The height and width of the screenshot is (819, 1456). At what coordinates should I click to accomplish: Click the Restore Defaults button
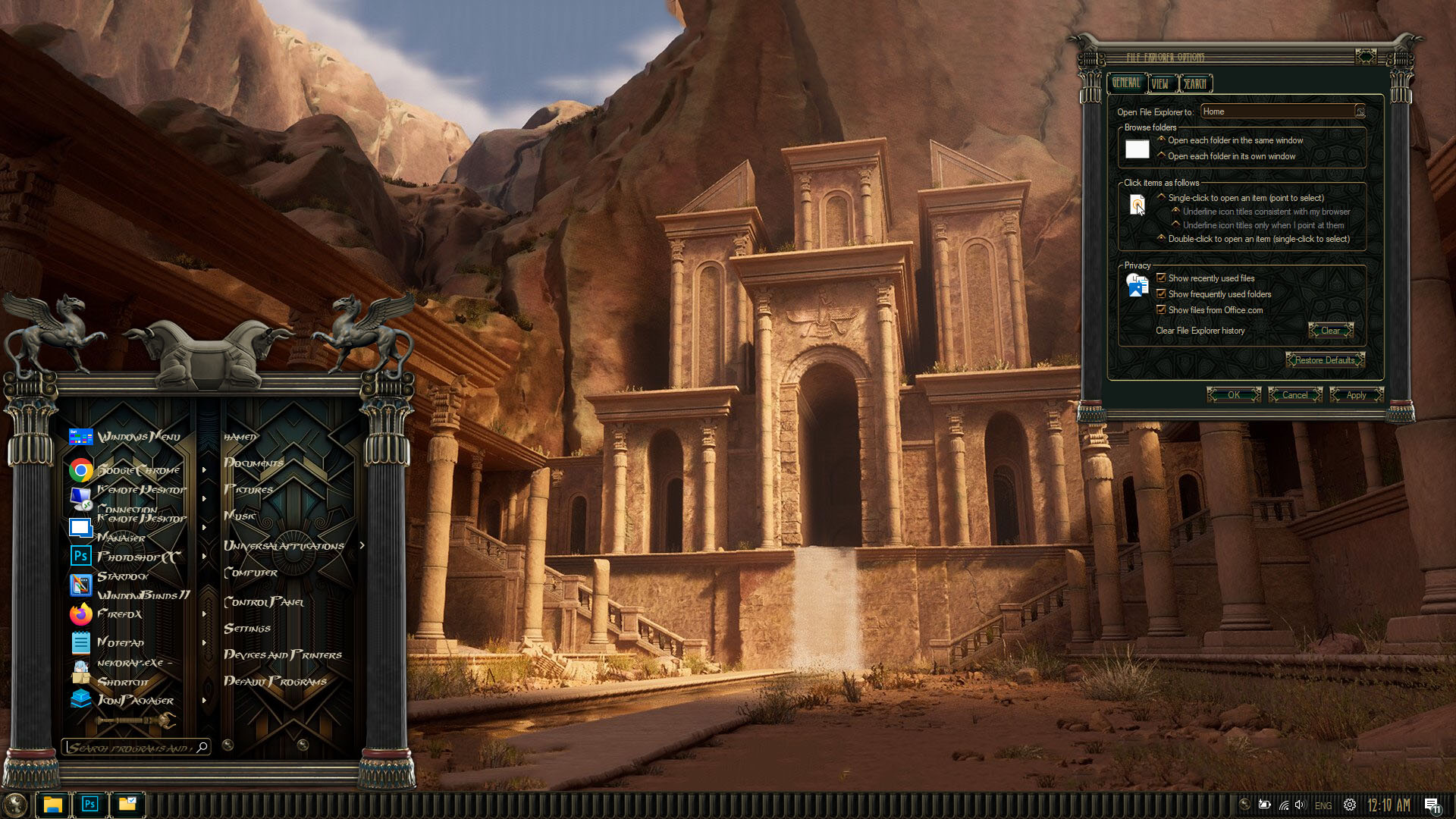click(1324, 360)
